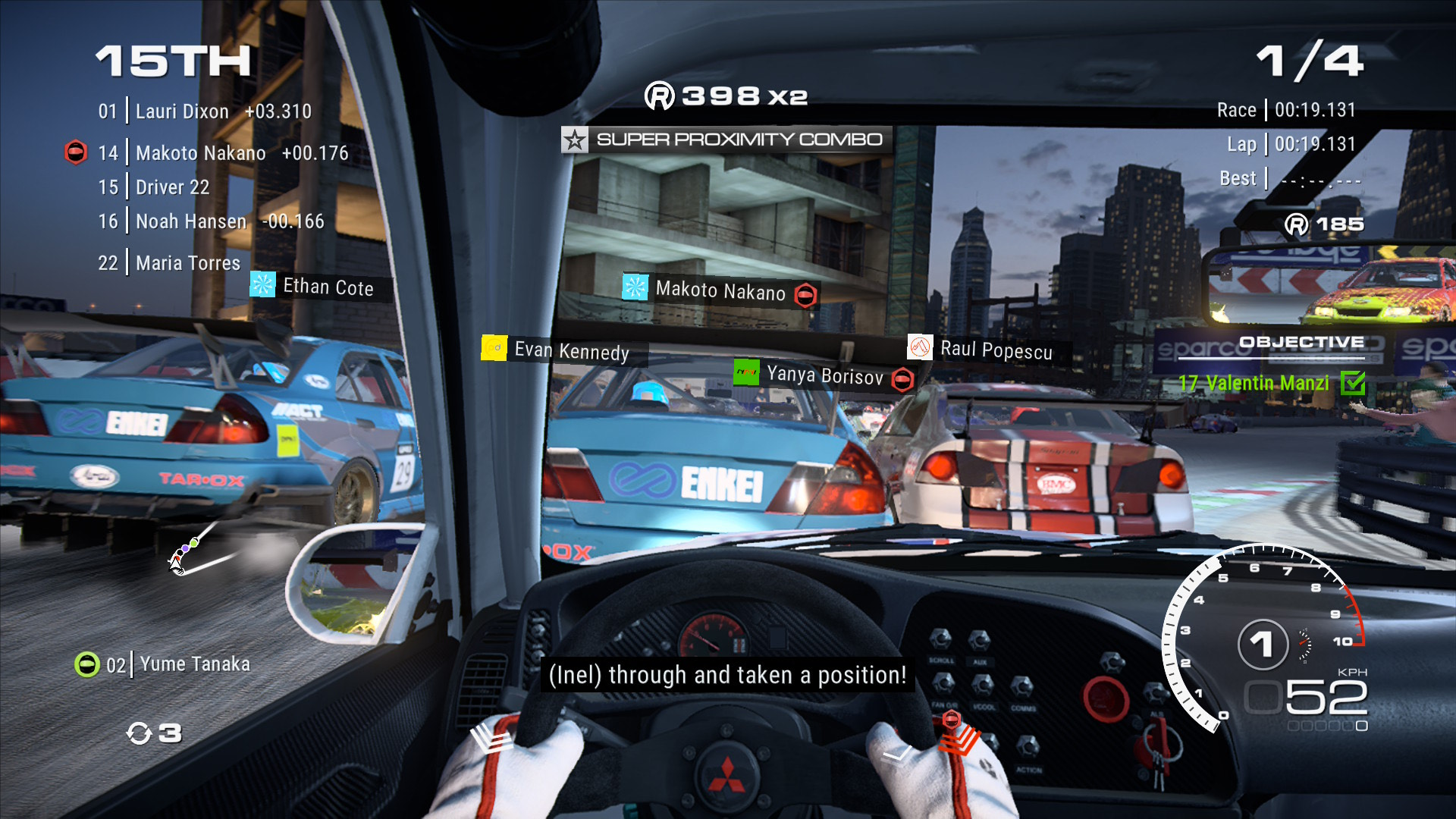Toggle the Valentin Manzi objective checkbox
The image size is (1456, 819).
1352,383
